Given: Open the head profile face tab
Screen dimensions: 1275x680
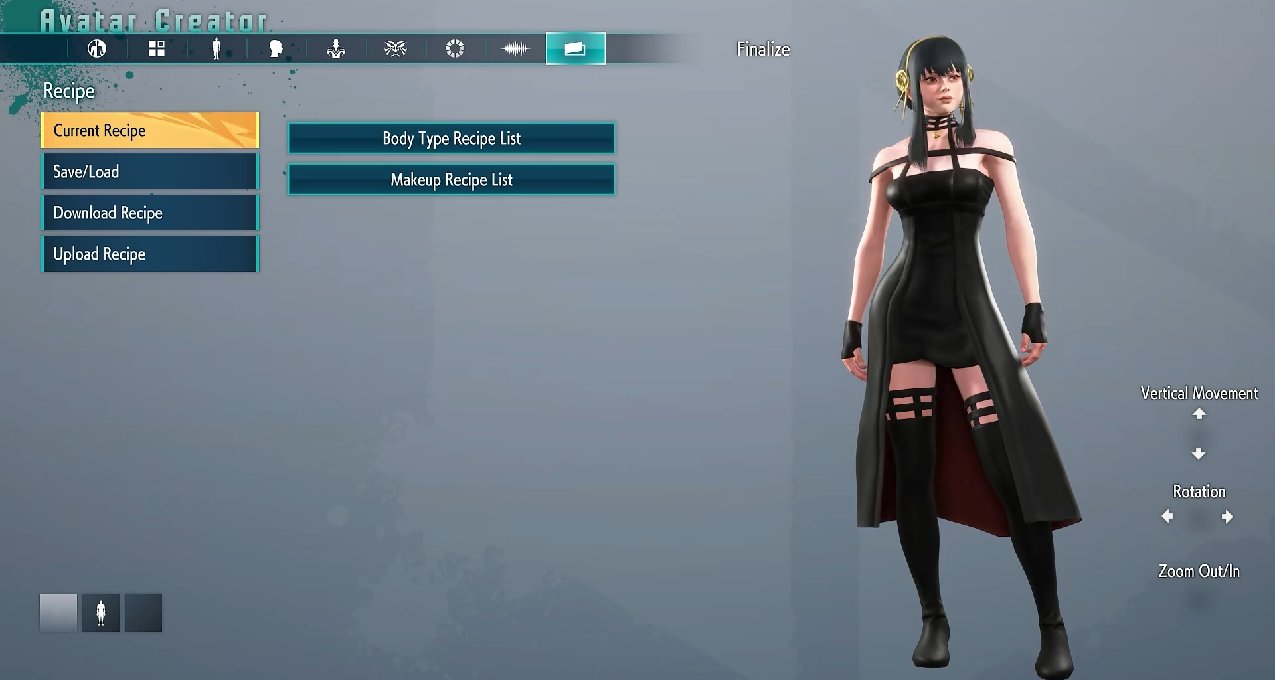Looking at the screenshot, I should [x=276, y=48].
